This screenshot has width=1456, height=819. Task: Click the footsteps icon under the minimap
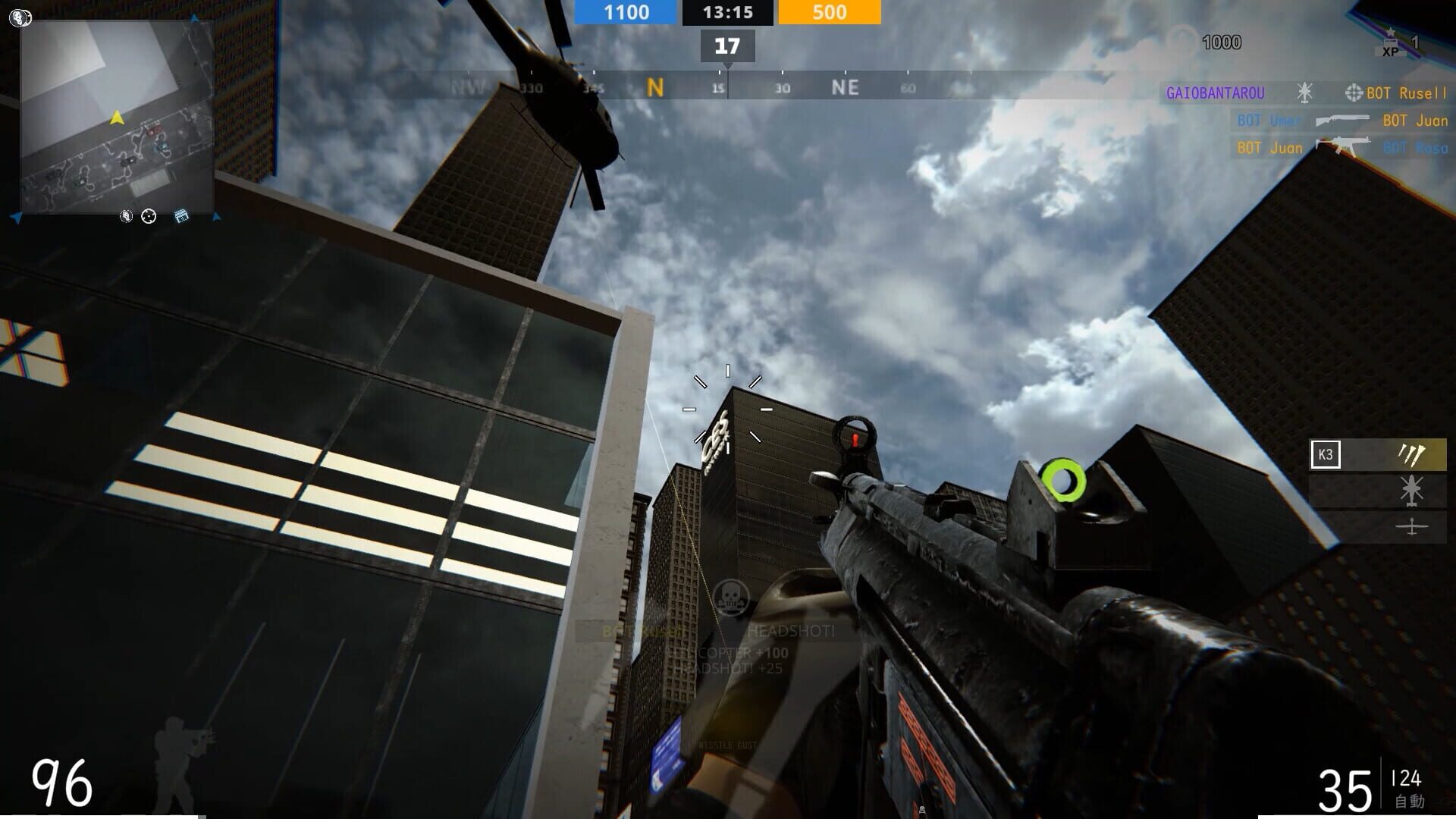coord(126,216)
